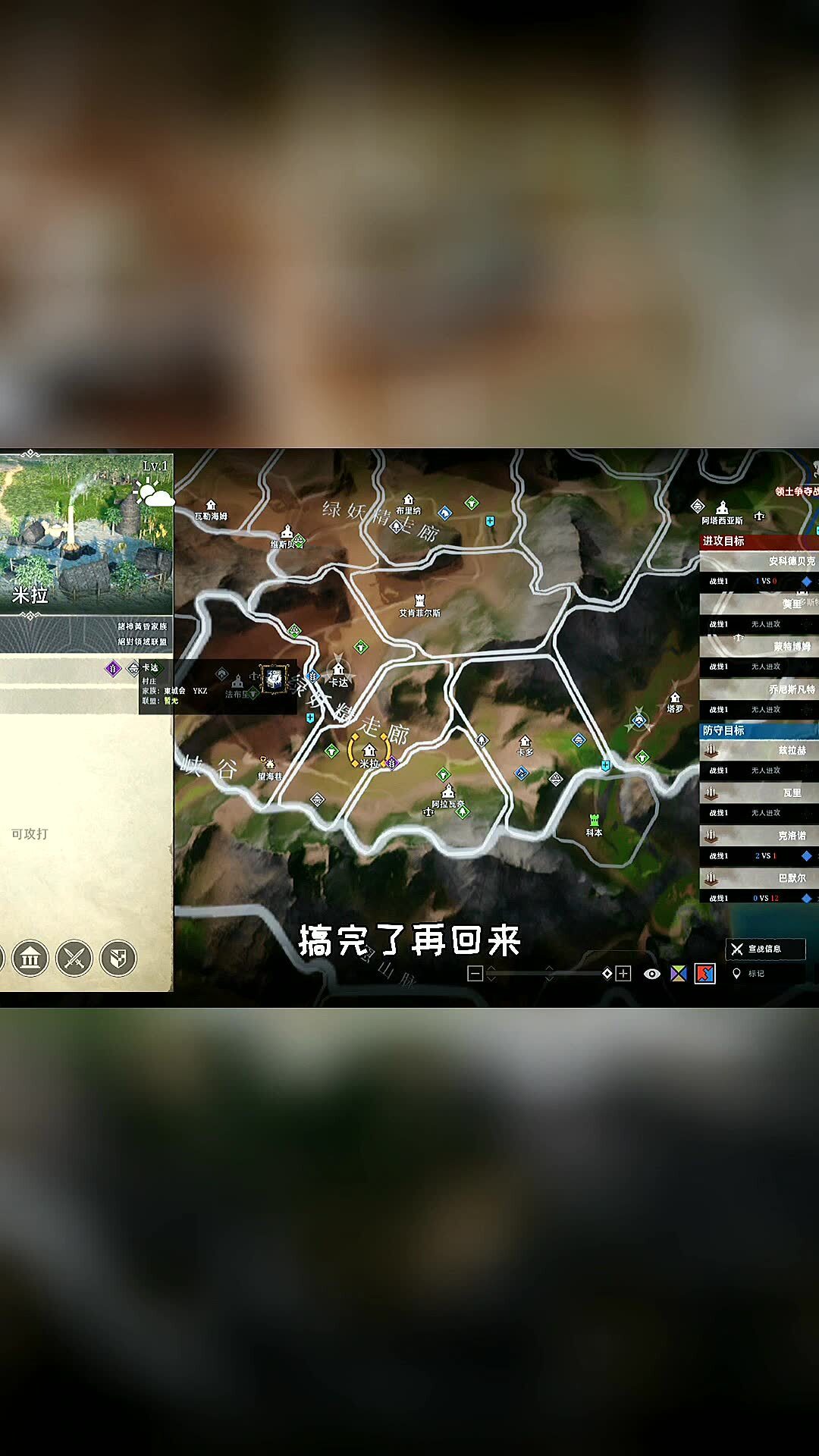Screen dimensions: 819x1456
Task: Open the temple building icon in panel
Action: tap(30, 959)
